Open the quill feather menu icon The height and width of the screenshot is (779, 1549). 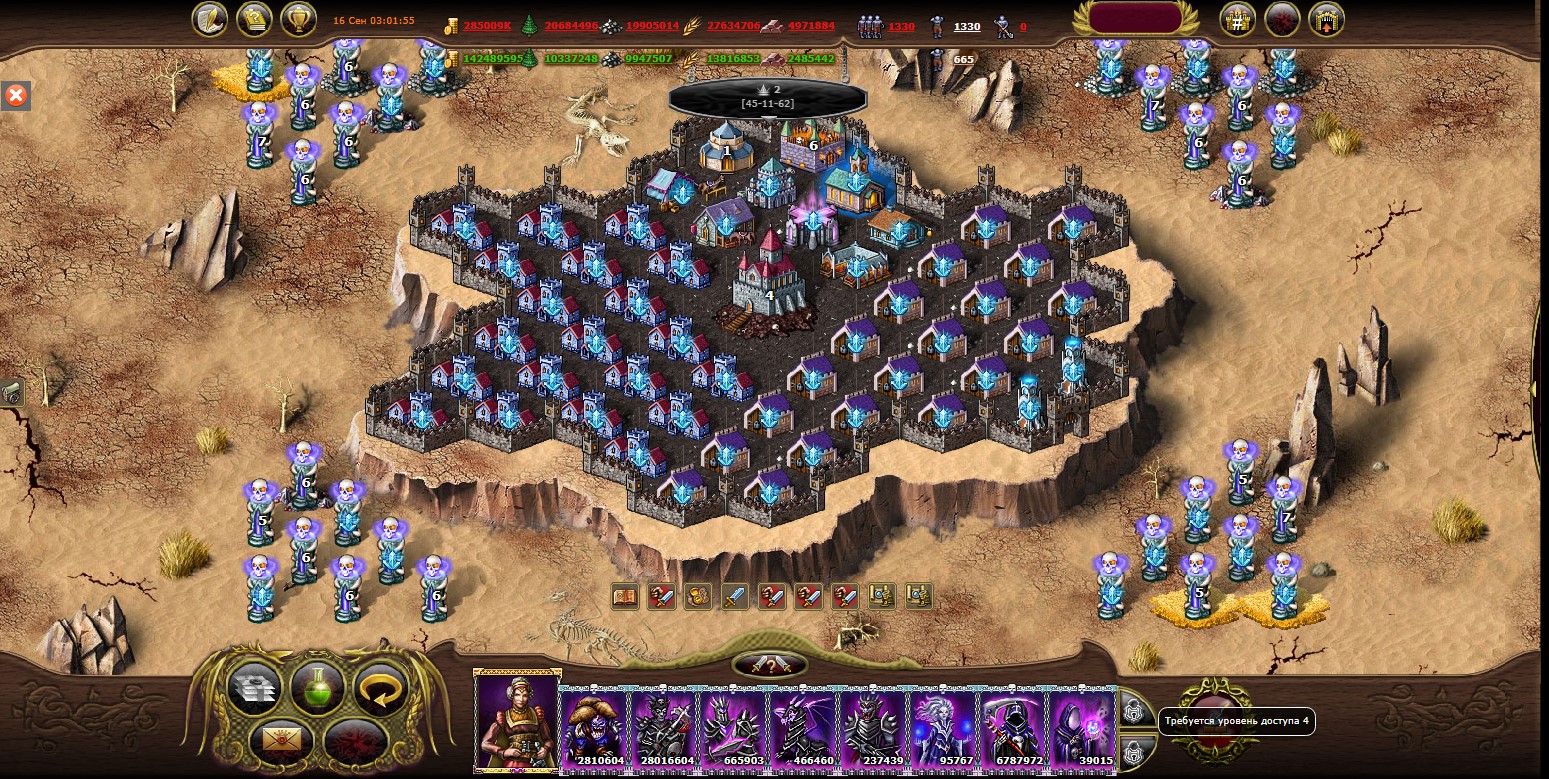tap(210, 18)
